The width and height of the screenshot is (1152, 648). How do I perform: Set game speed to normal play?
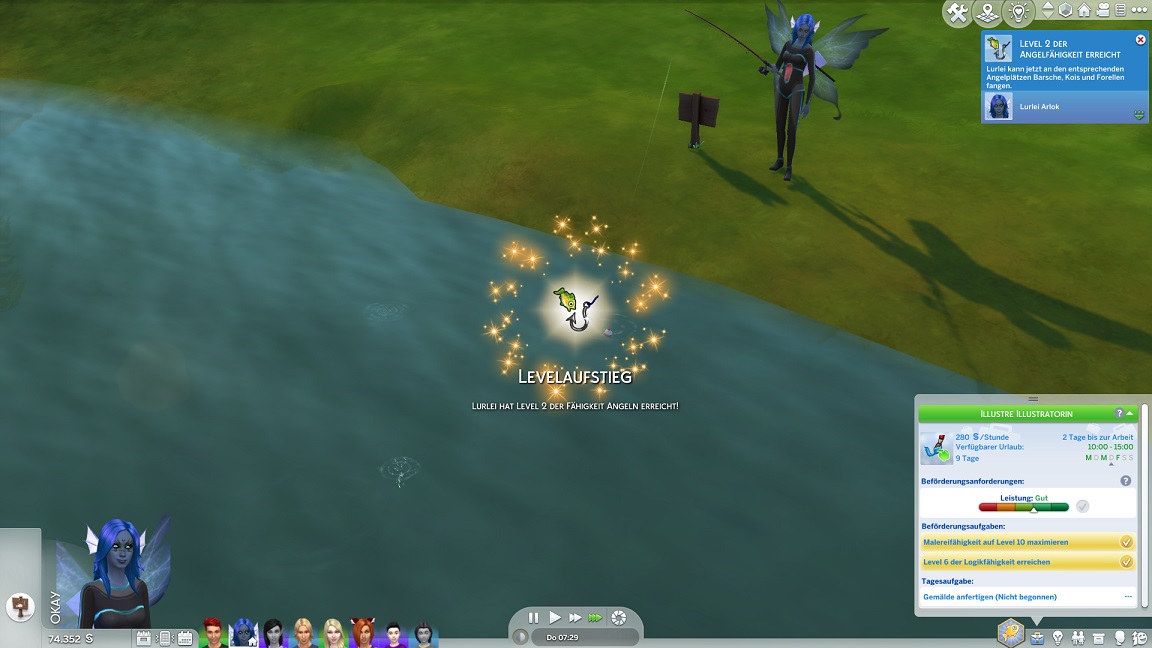[x=555, y=618]
